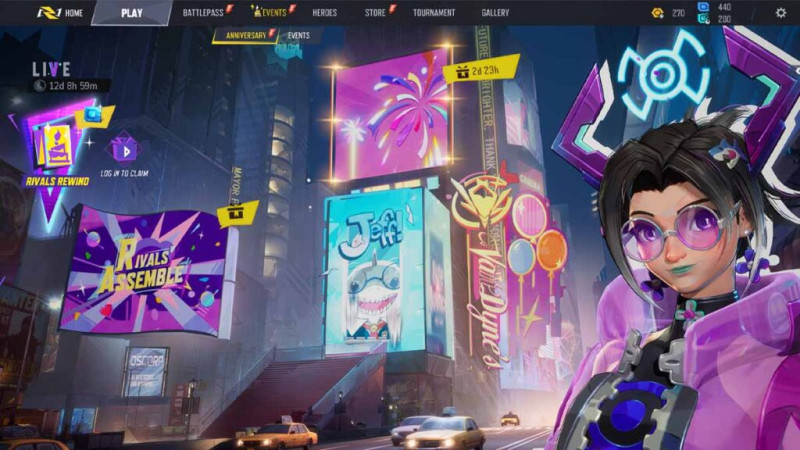
Task: Open the Play tab
Action: coord(131,13)
